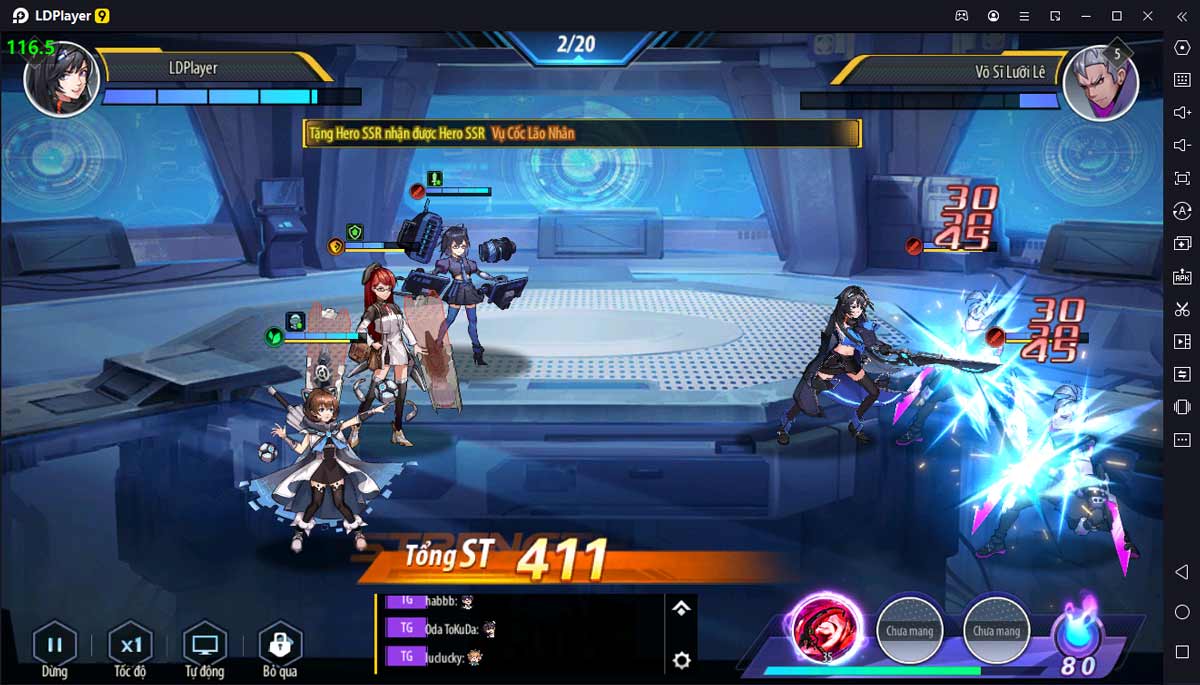Open the LDPlayer screenshot scissors tool
The width and height of the screenshot is (1200, 685).
(x=1182, y=309)
